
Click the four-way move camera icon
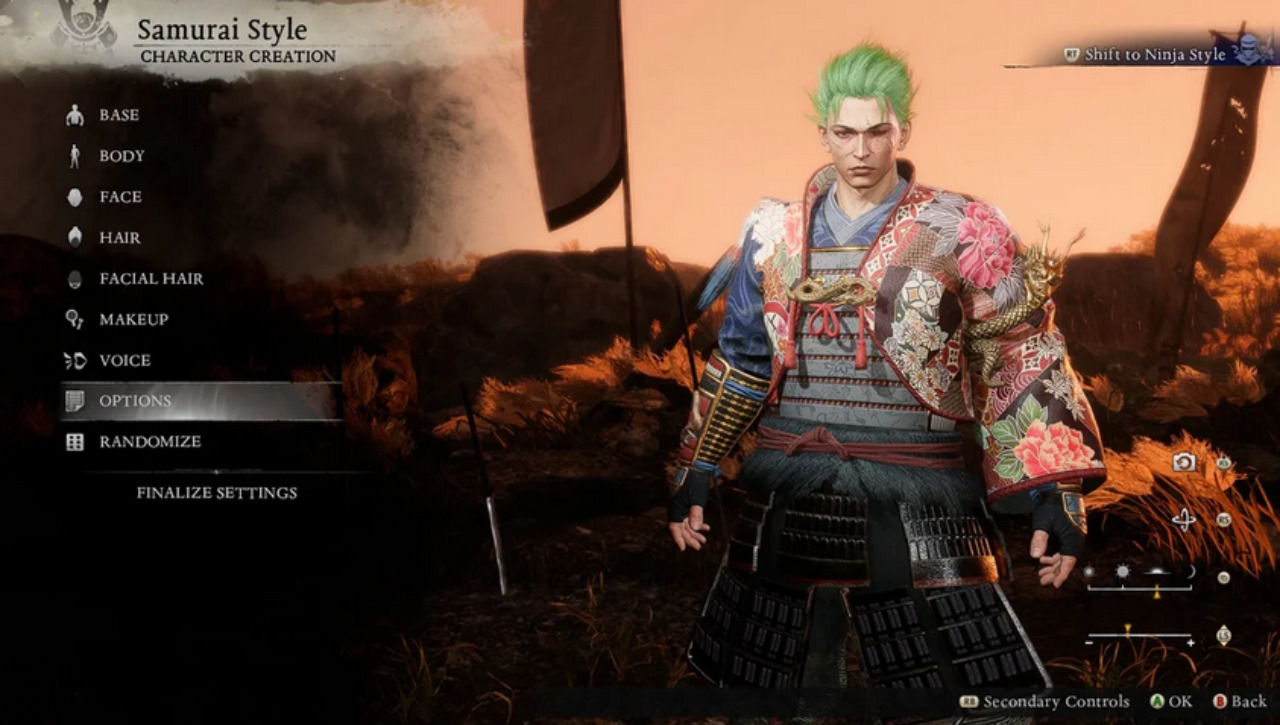coord(1184,519)
